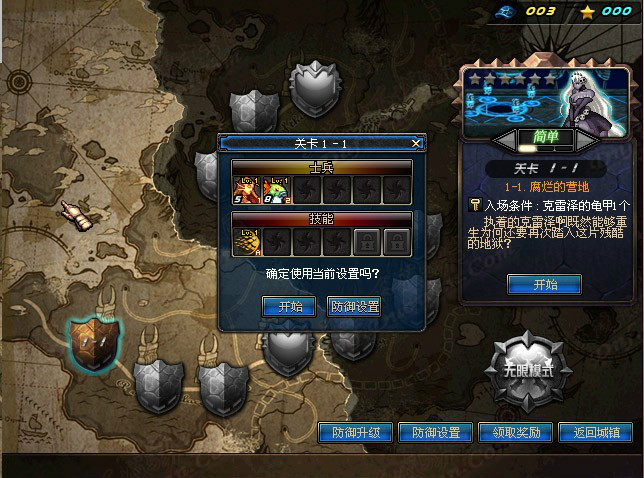Select the red fish soldier slot
Screen dimensions: 644x478
pos(247,190)
